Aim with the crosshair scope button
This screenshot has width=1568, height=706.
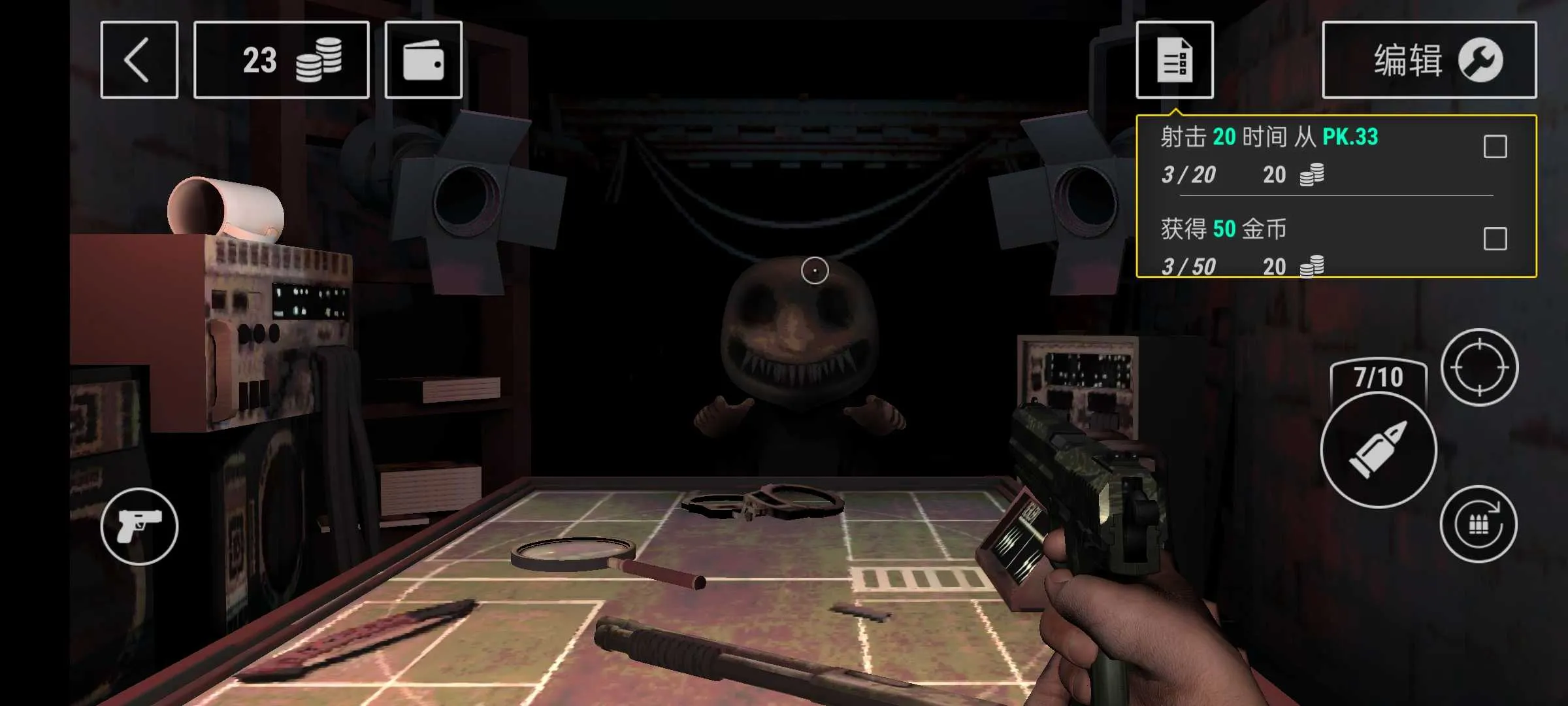click(1479, 367)
